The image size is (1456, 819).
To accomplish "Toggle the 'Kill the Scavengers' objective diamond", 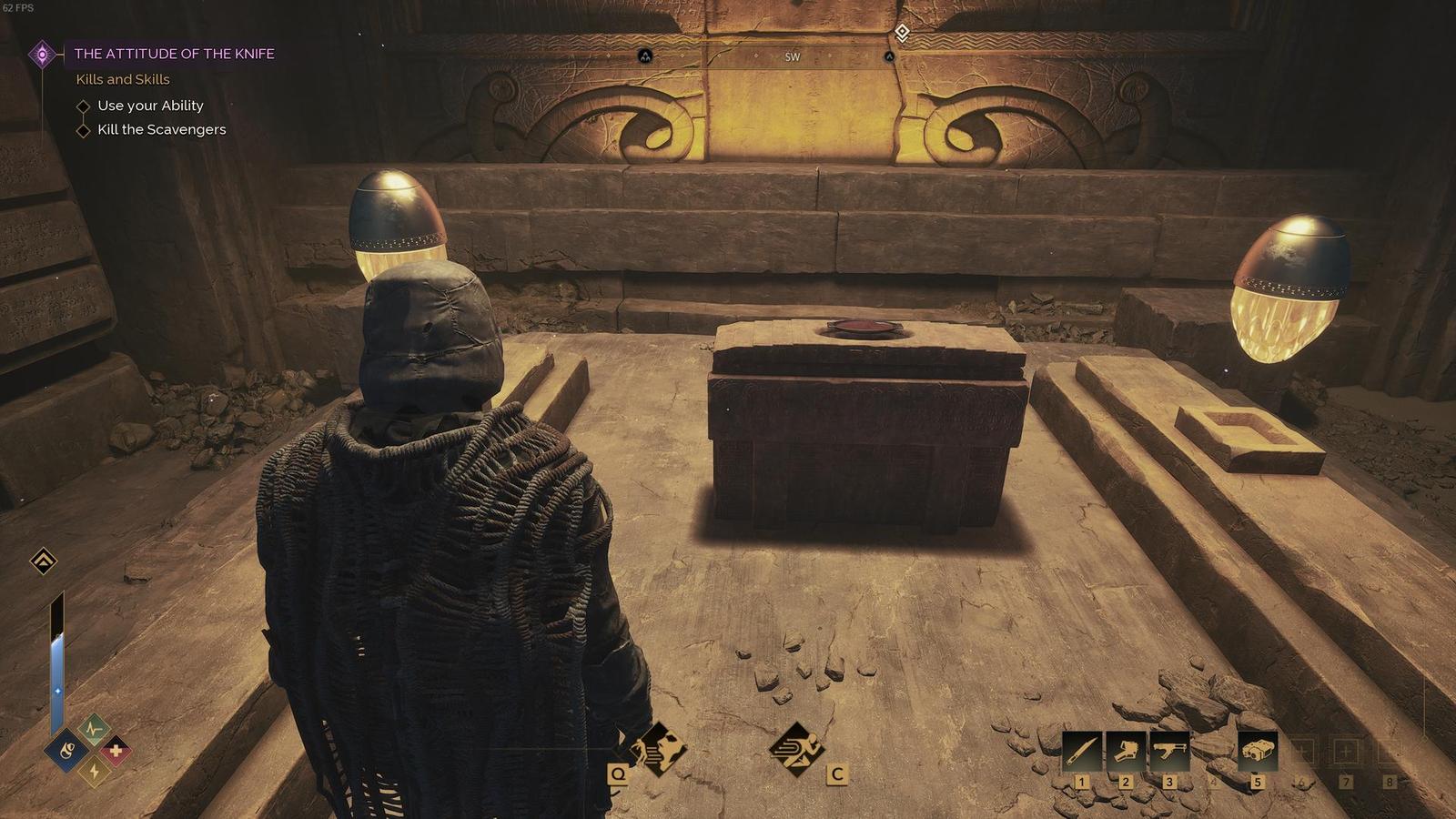I will (x=83, y=129).
